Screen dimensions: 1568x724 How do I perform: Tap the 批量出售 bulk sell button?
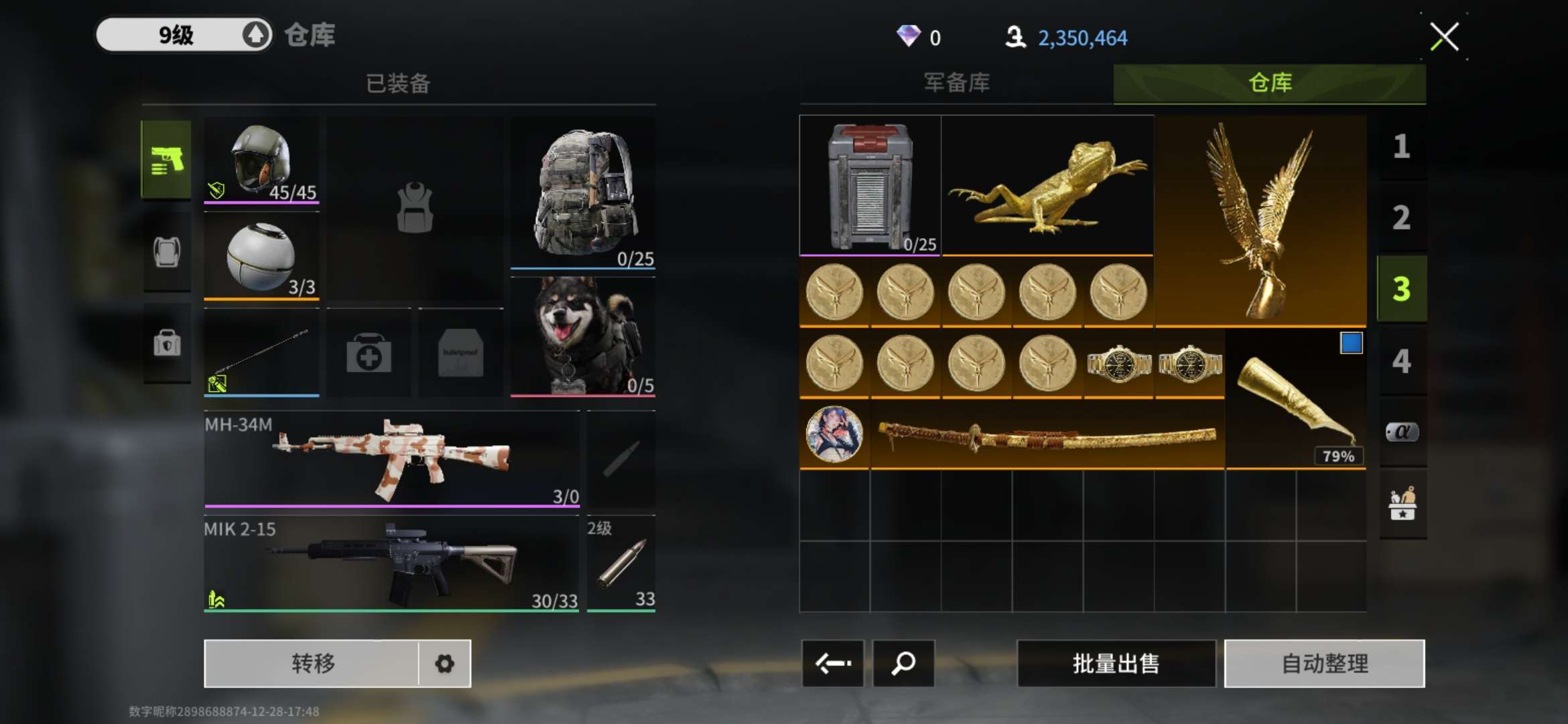pos(1116,664)
